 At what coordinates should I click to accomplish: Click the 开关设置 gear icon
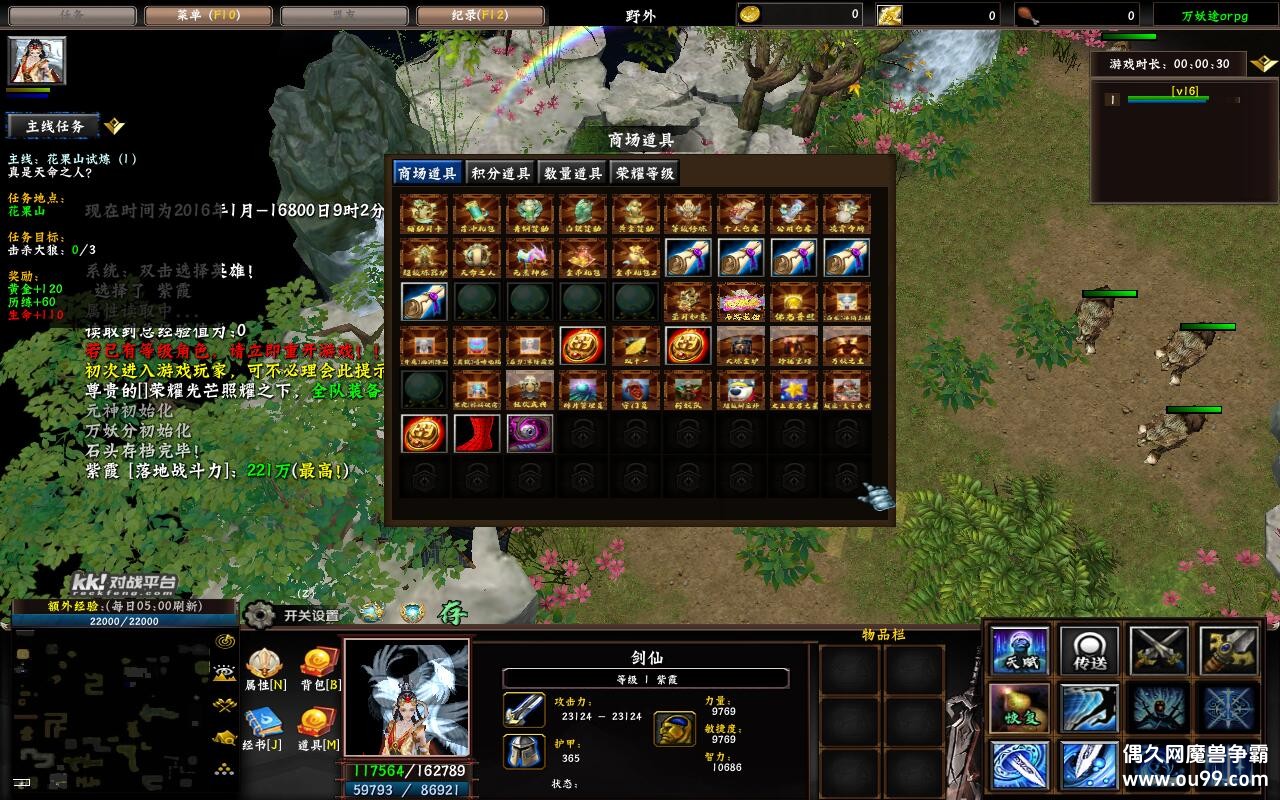coord(258,616)
